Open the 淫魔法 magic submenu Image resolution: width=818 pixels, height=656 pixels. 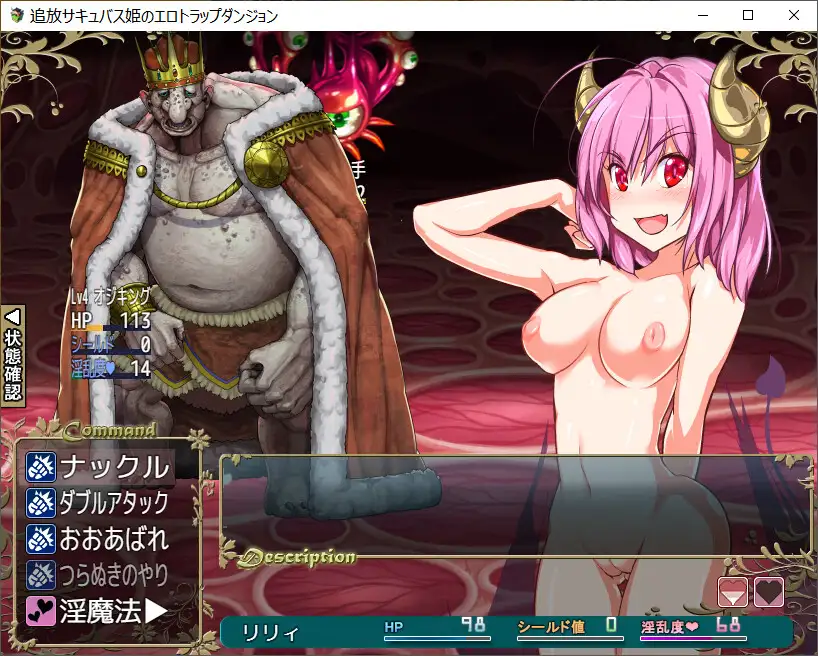[x=99, y=610]
